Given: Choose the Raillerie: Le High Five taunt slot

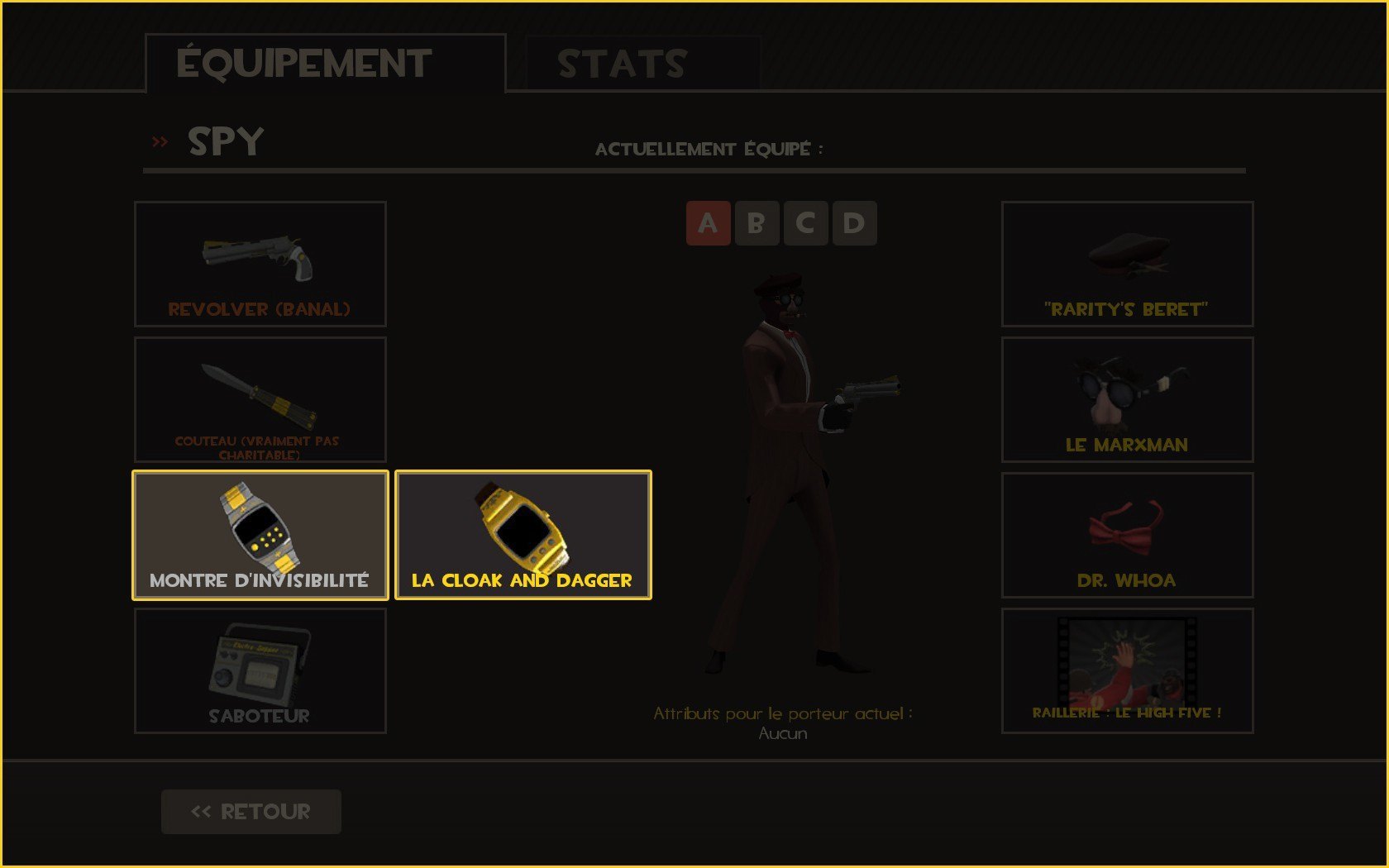Looking at the screenshot, I should pyautogui.click(x=1127, y=670).
